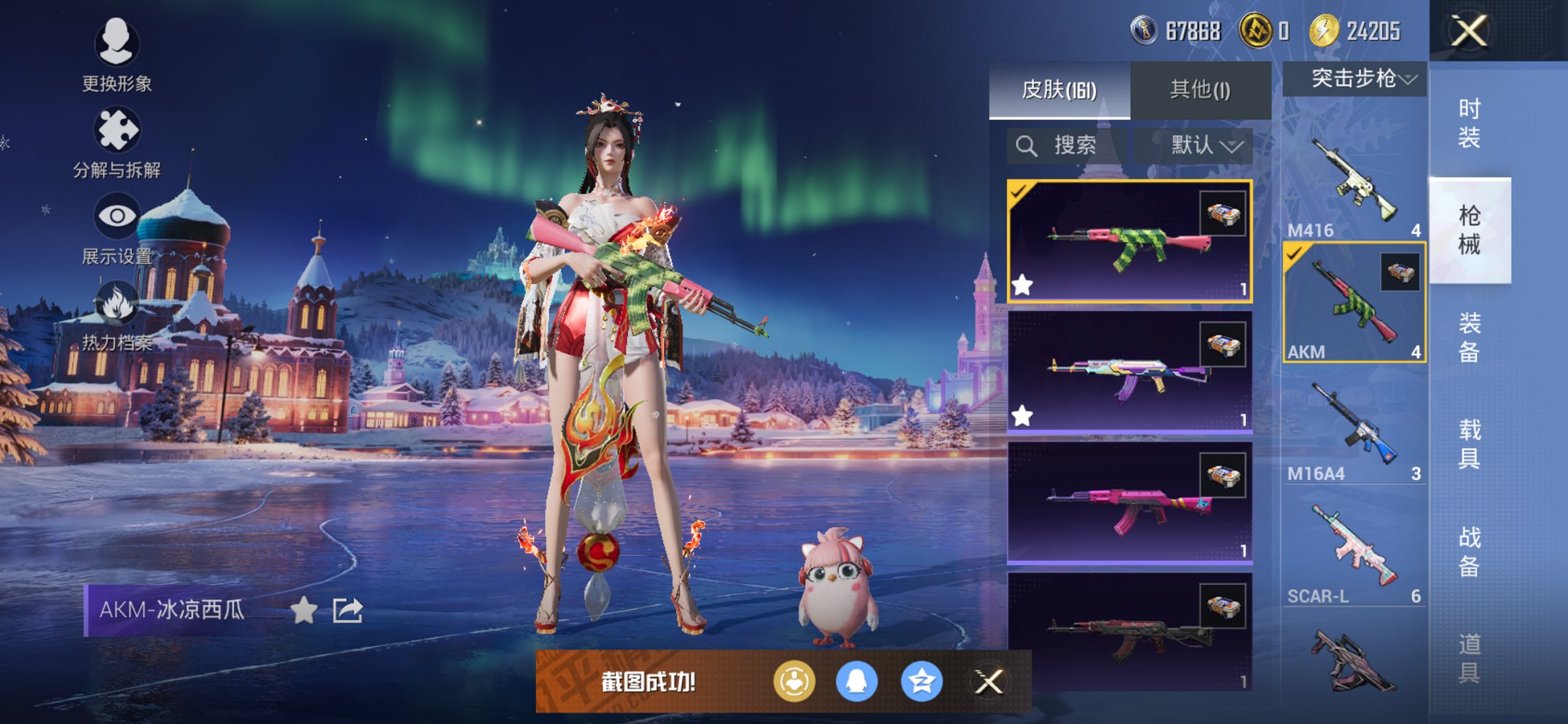Switch to the 载具 vehicles category

[x=1469, y=444]
